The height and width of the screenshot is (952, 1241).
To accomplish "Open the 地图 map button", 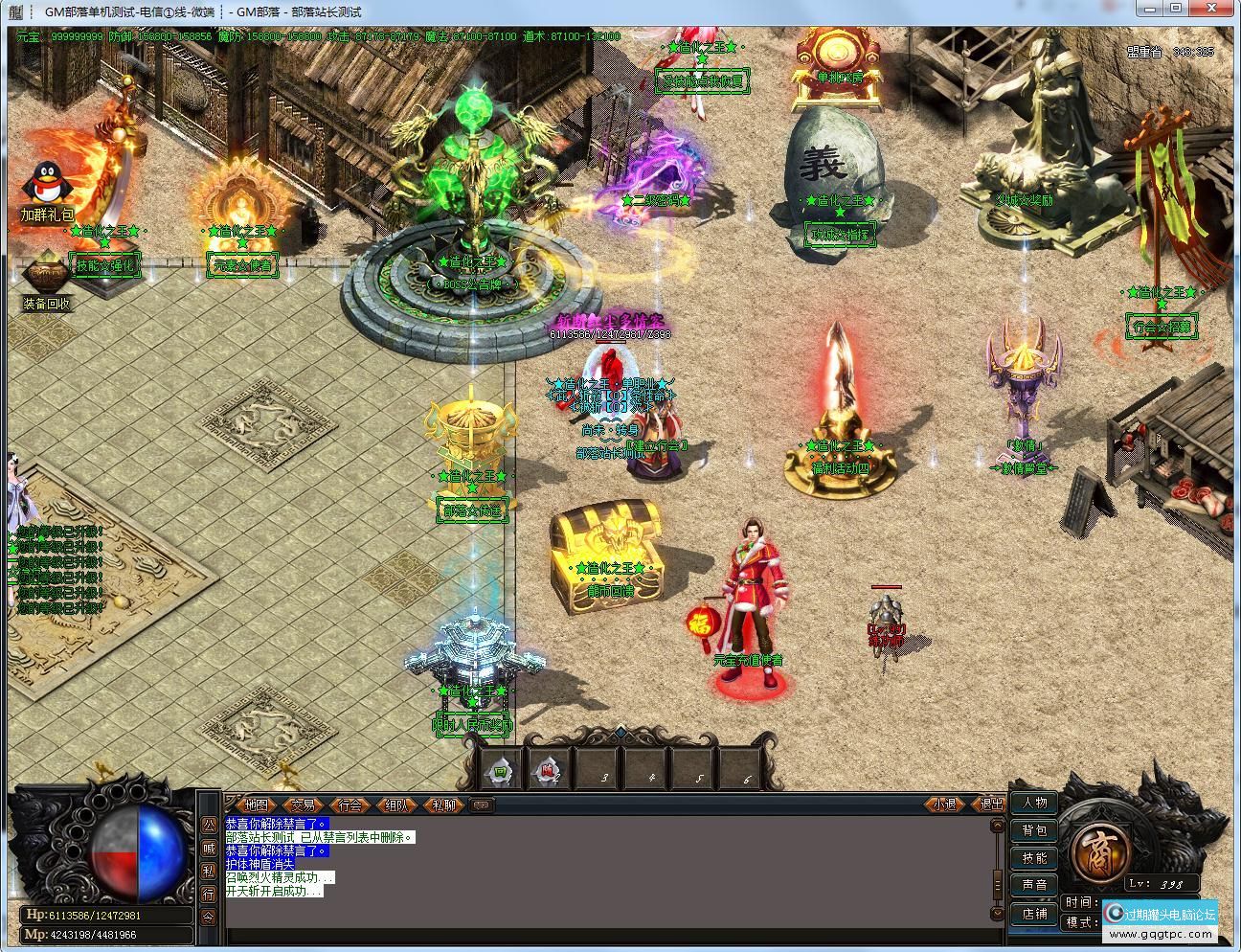I will pyautogui.click(x=256, y=805).
